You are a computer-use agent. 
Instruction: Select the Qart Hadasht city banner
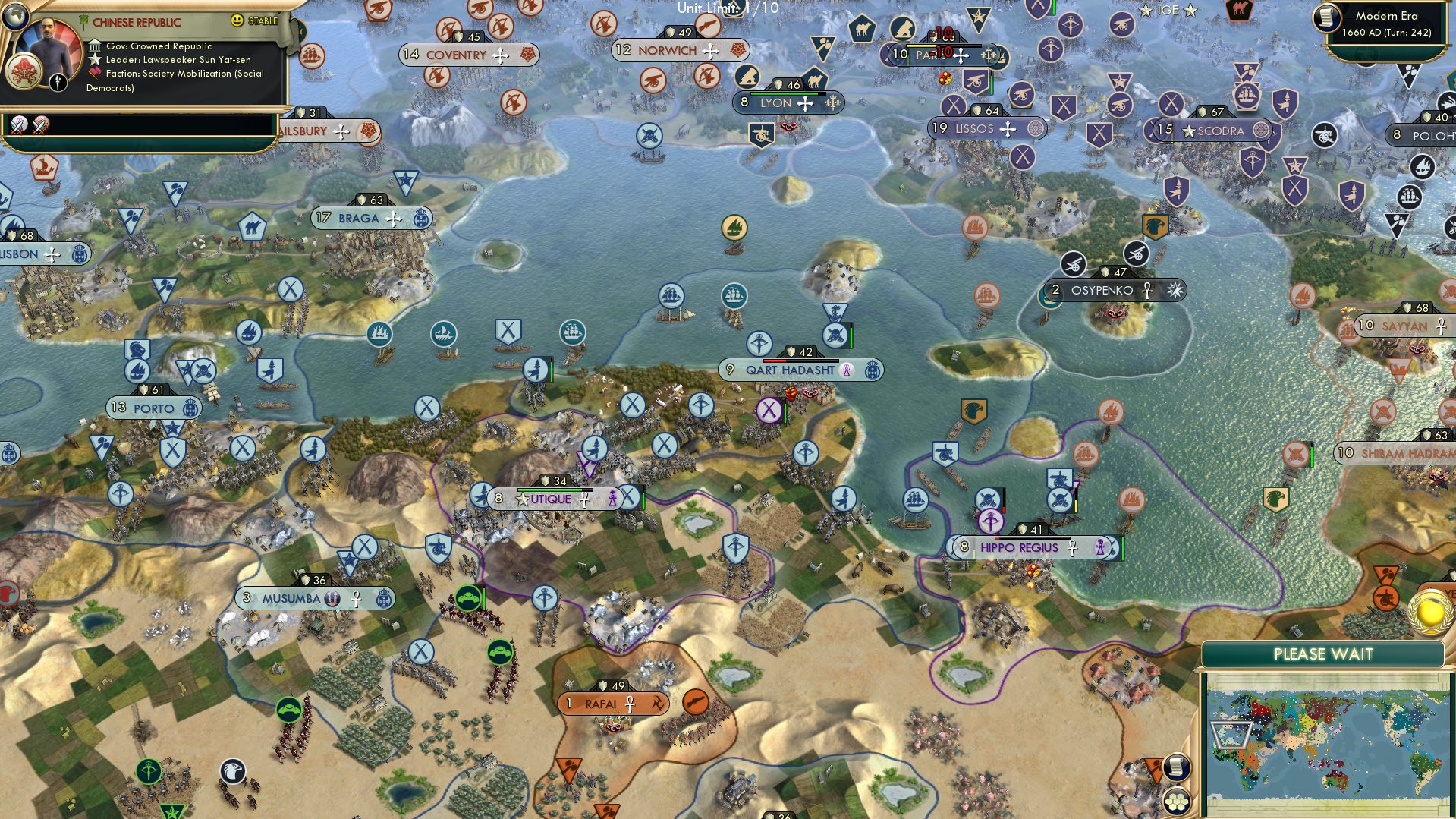click(789, 370)
